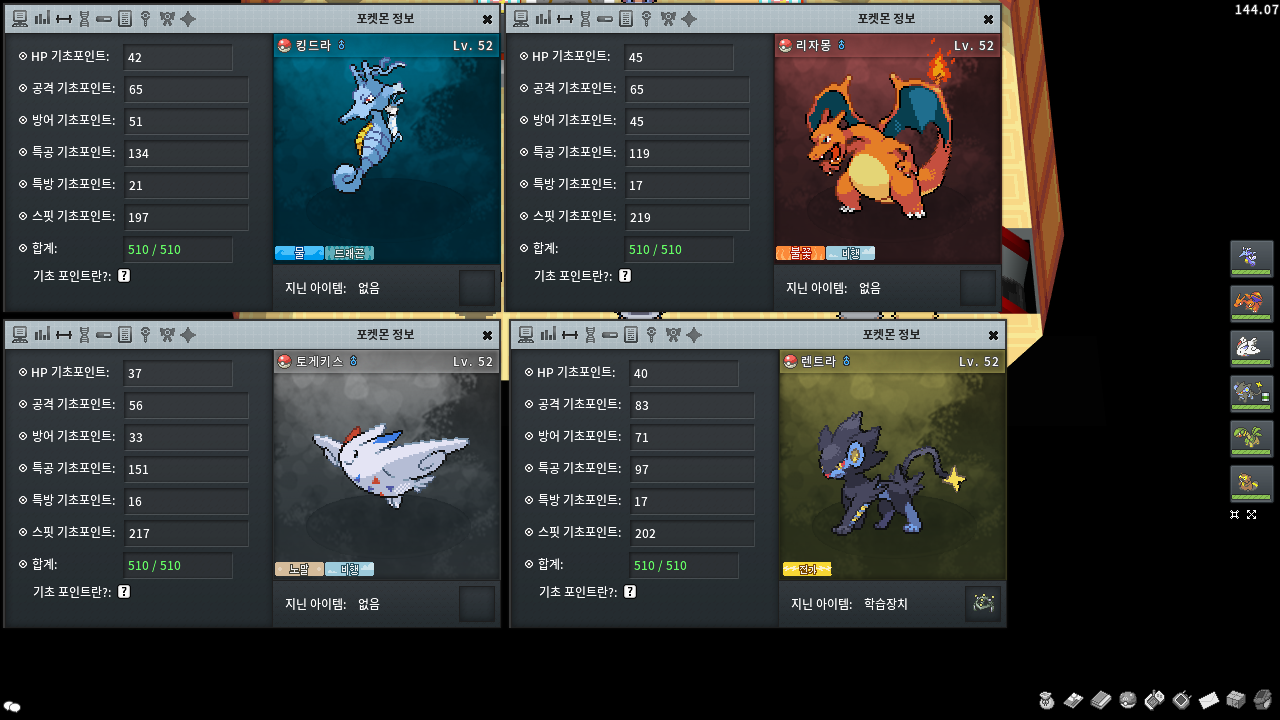Click the help icon under Kingdra's base point total

click(124, 276)
